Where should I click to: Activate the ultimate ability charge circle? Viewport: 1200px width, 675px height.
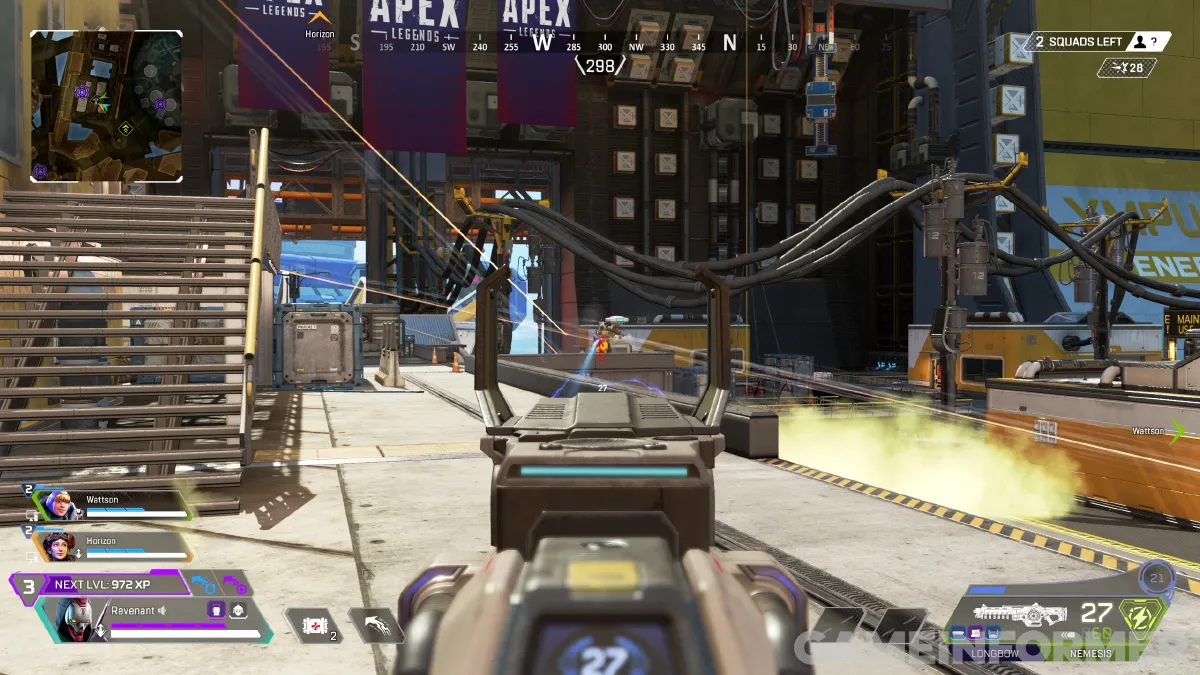click(x=1158, y=579)
